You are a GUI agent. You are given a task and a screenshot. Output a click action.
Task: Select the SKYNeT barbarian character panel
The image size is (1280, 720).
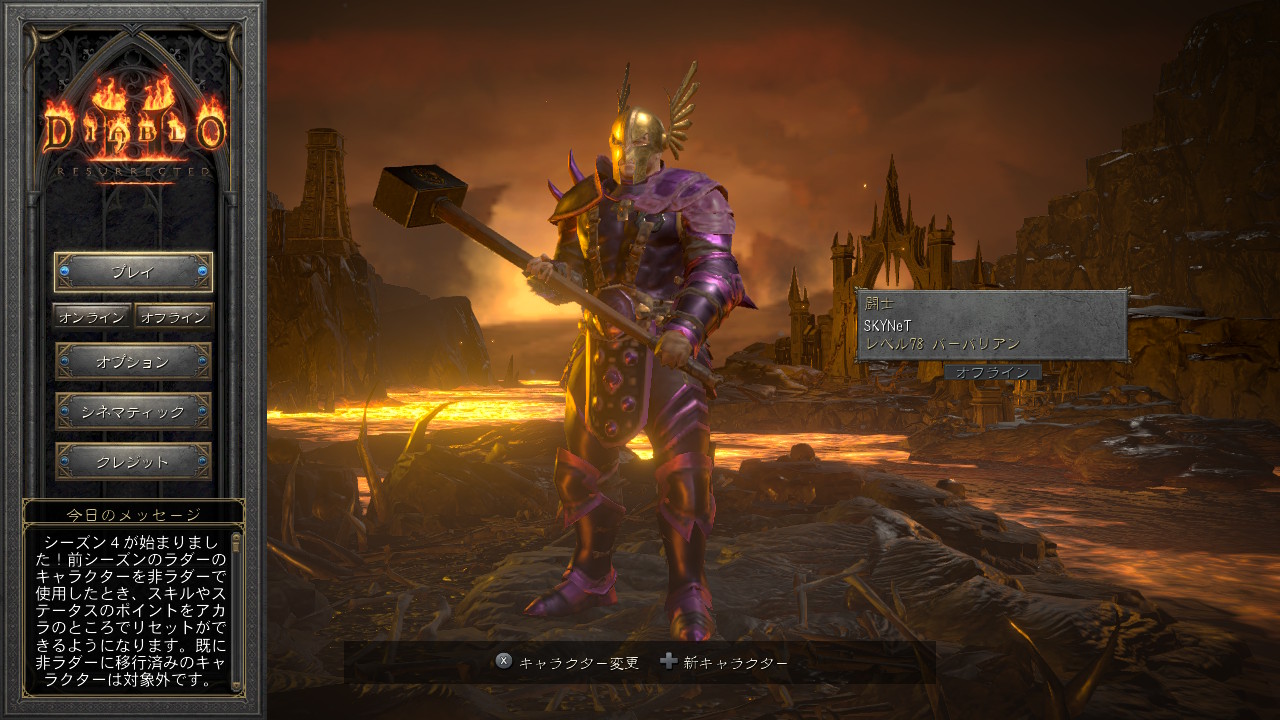(x=991, y=326)
